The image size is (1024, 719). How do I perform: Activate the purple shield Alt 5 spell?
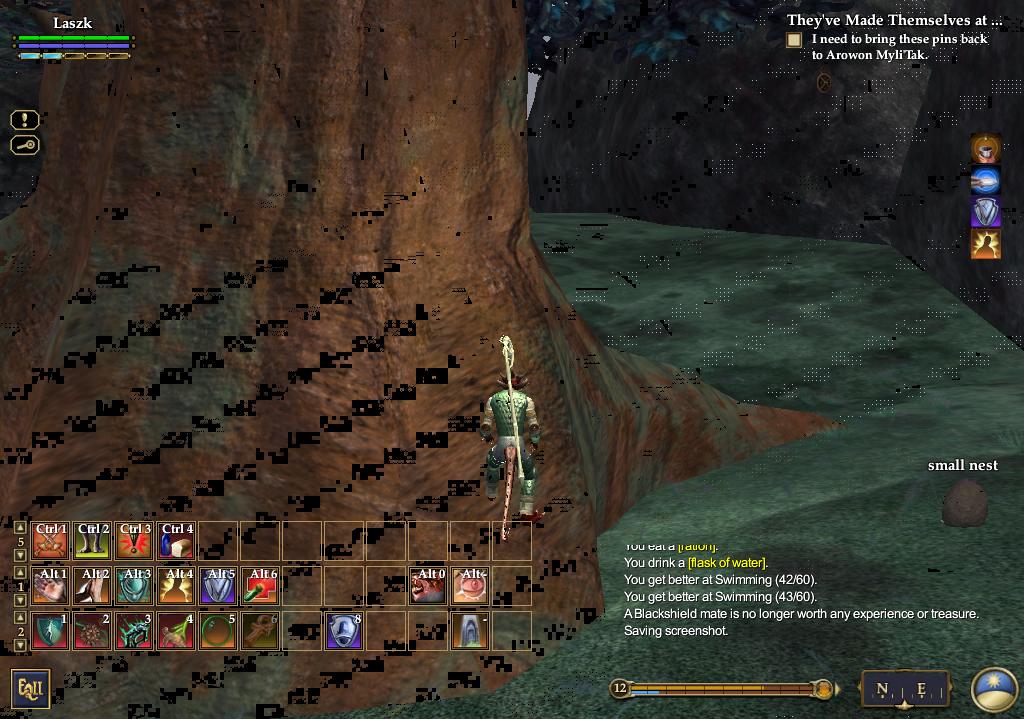tap(218, 586)
